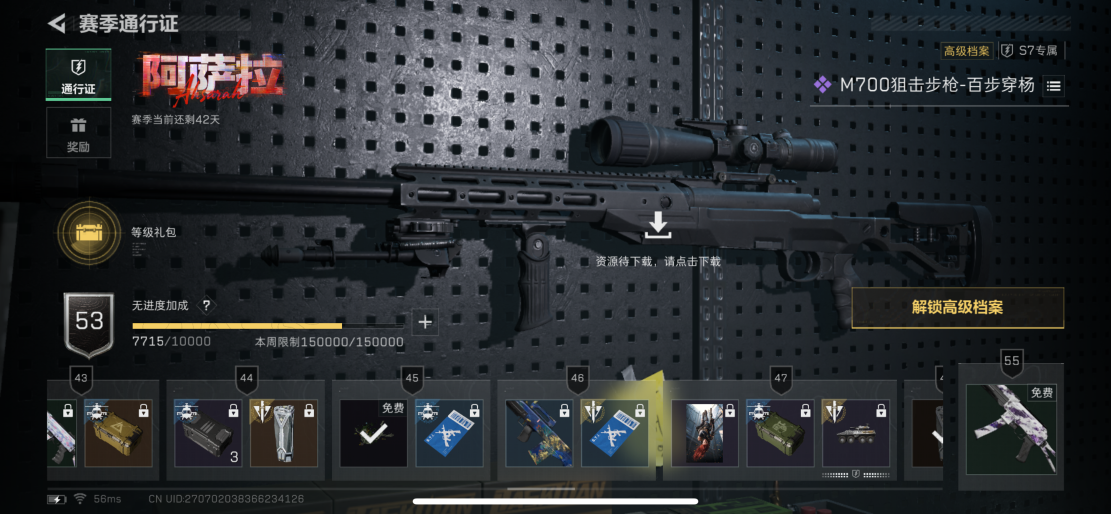Unlock the premium file with 解锁高级档案
The width and height of the screenshot is (1111, 514).
coord(957,308)
